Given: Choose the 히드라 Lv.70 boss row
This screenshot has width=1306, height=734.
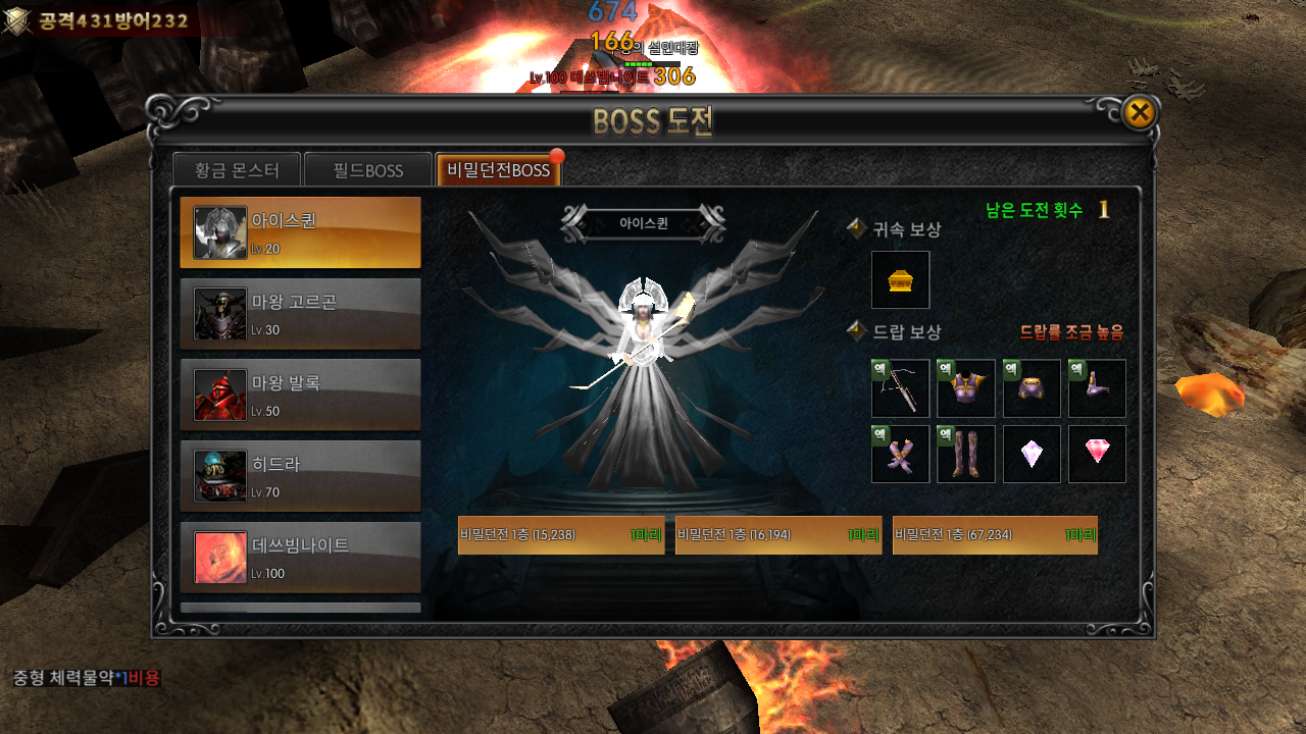Looking at the screenshot, I should tap(300, 475).
